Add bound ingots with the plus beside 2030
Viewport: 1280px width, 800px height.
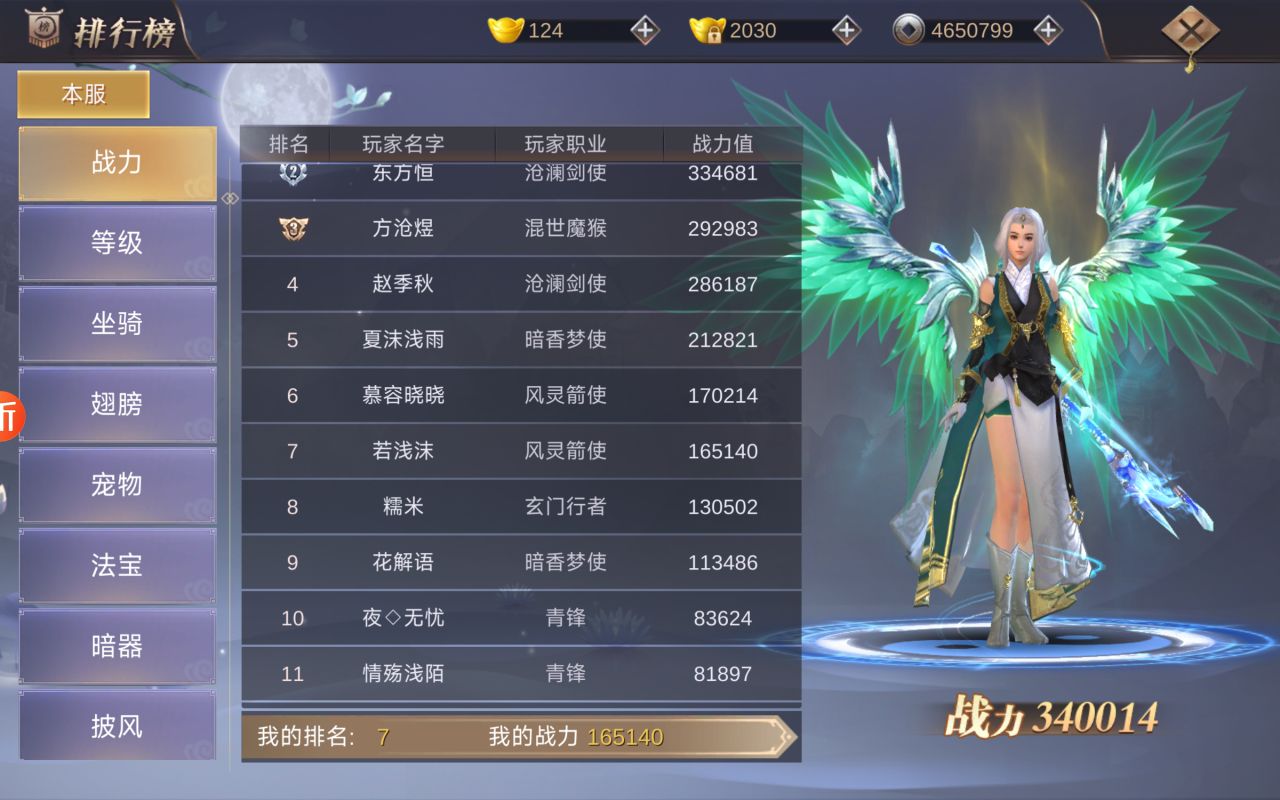click(846, 31)
